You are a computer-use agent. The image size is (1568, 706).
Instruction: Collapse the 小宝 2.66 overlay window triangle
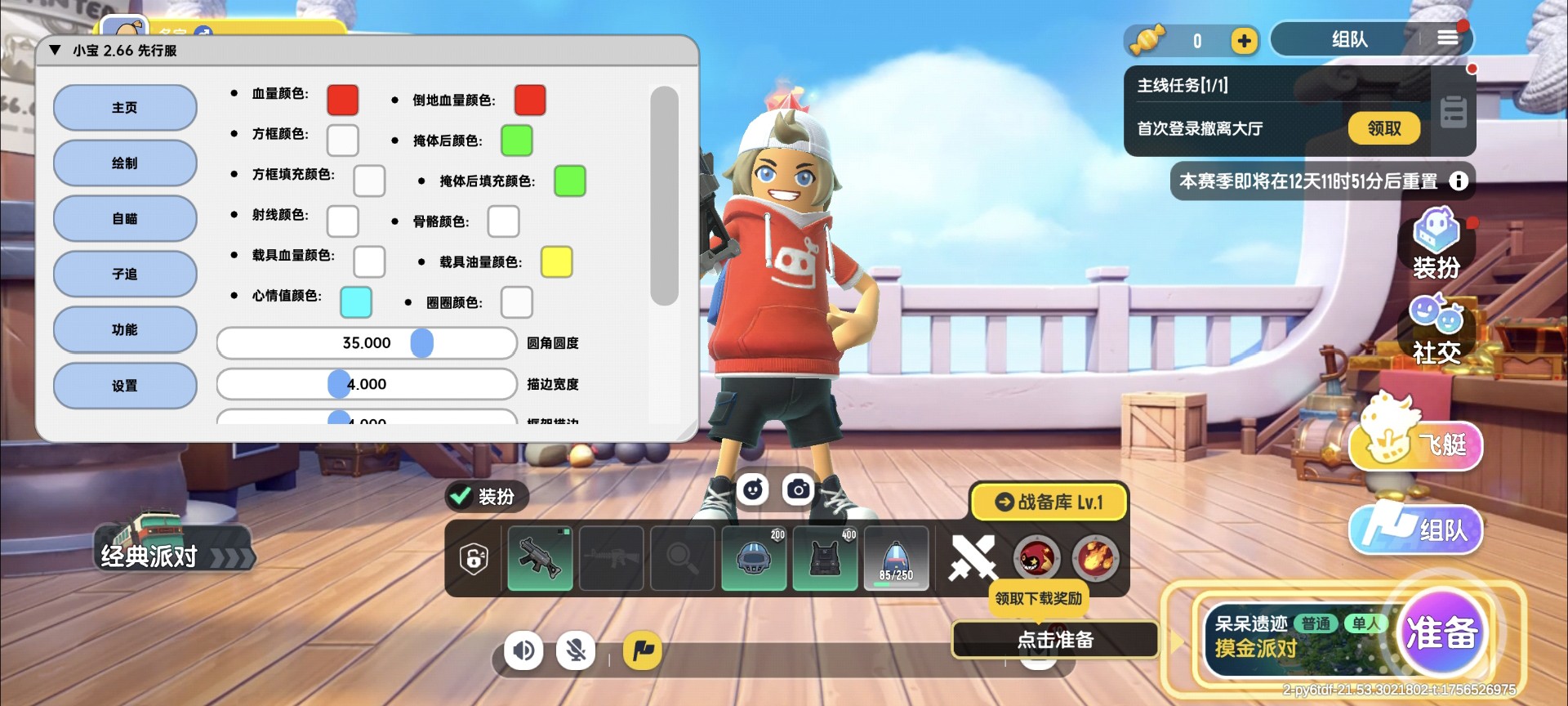point(56,51)
